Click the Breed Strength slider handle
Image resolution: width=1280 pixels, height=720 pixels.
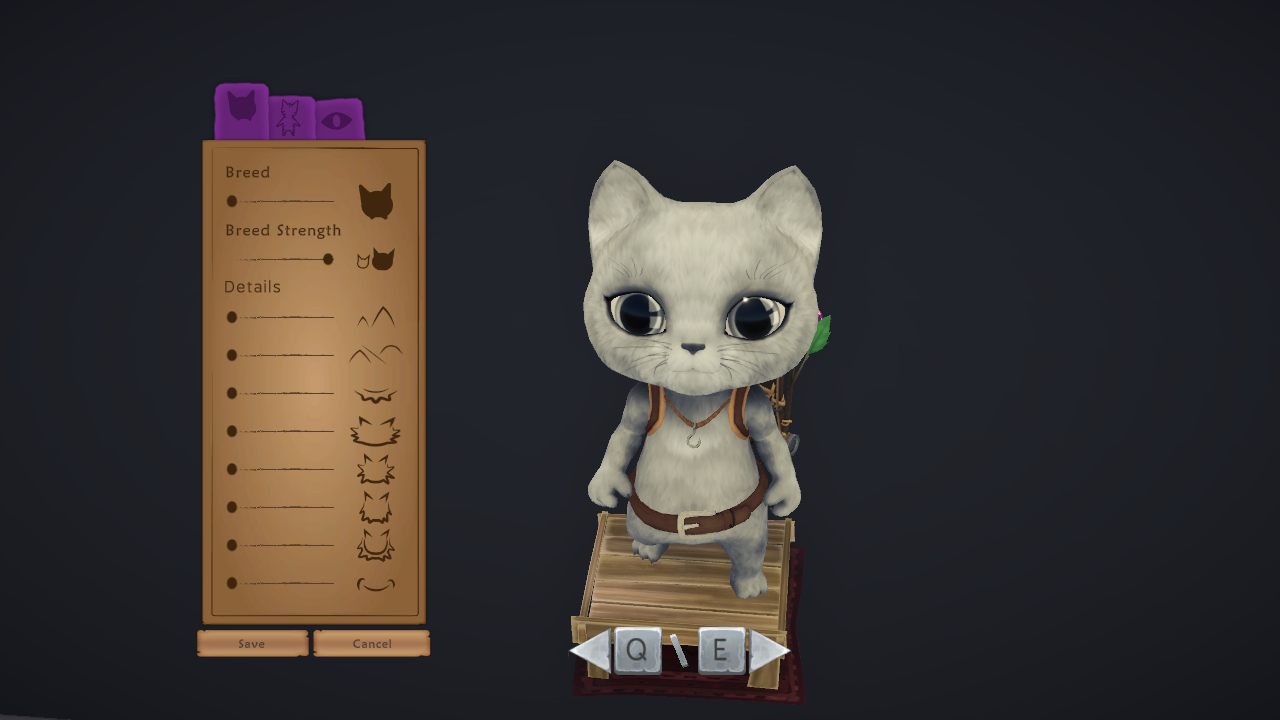(328, 259)
